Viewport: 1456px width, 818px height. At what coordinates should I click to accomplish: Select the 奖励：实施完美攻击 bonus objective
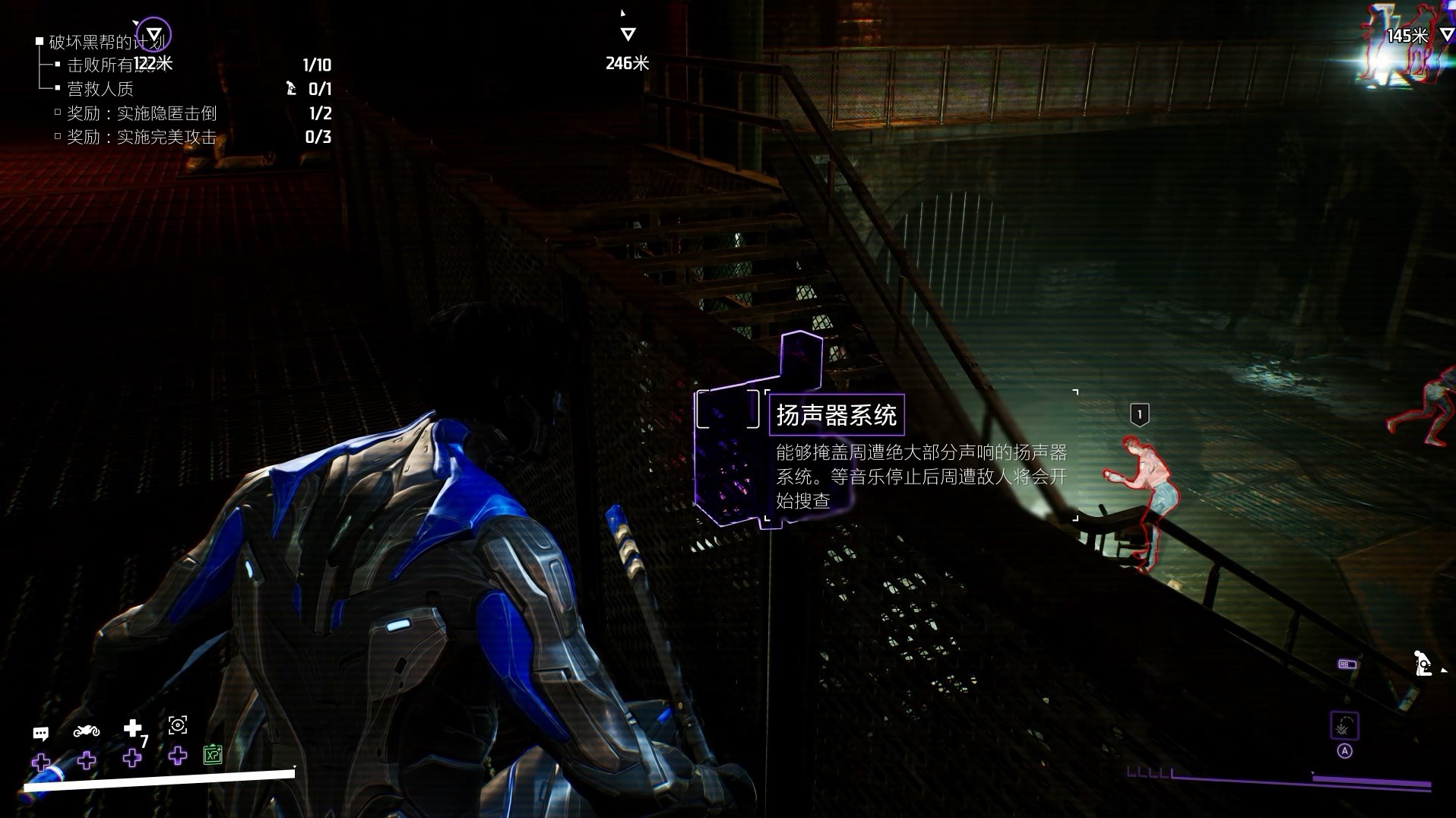pos(141,137)
